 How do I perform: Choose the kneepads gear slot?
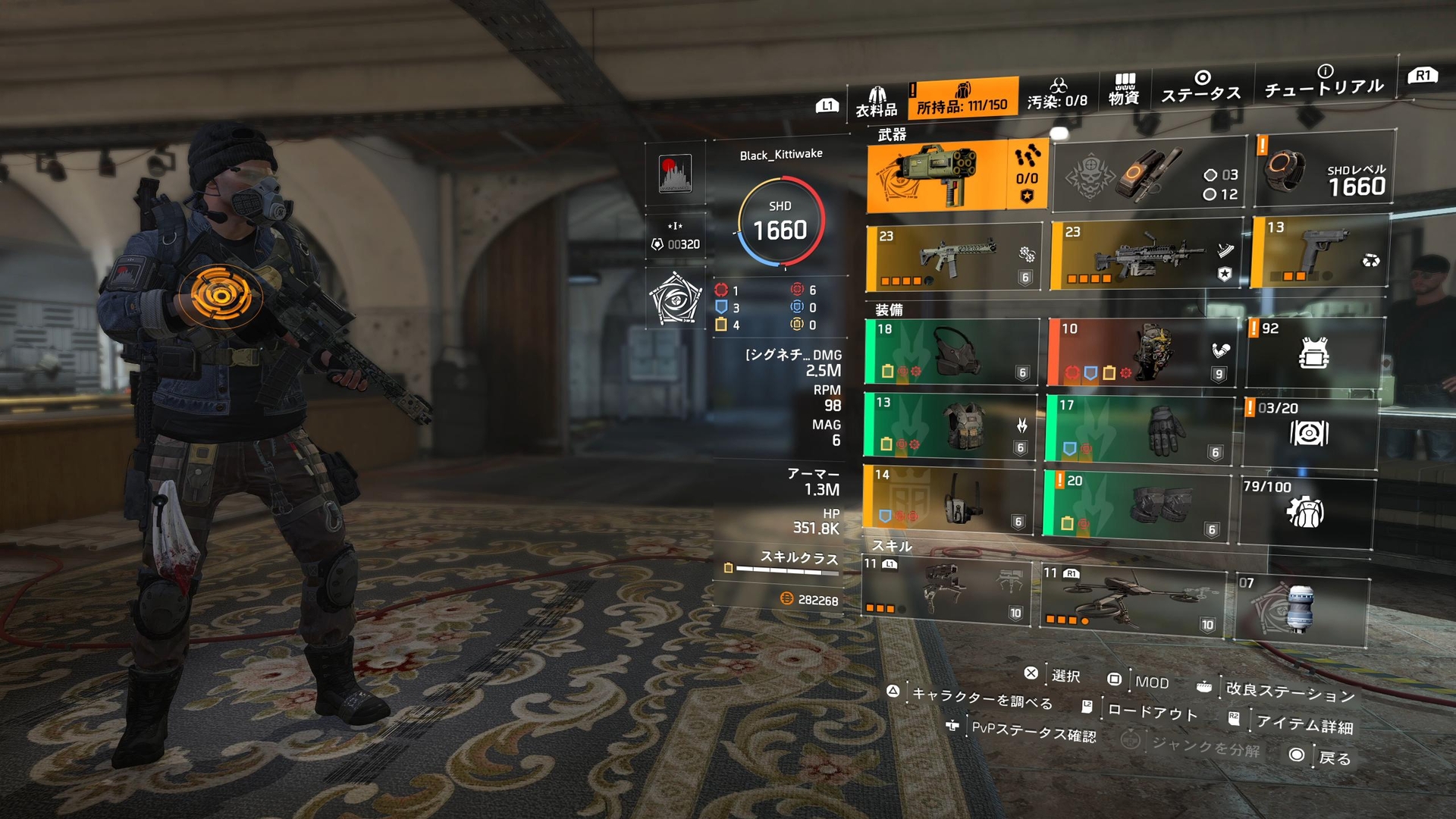point(1136,504)
